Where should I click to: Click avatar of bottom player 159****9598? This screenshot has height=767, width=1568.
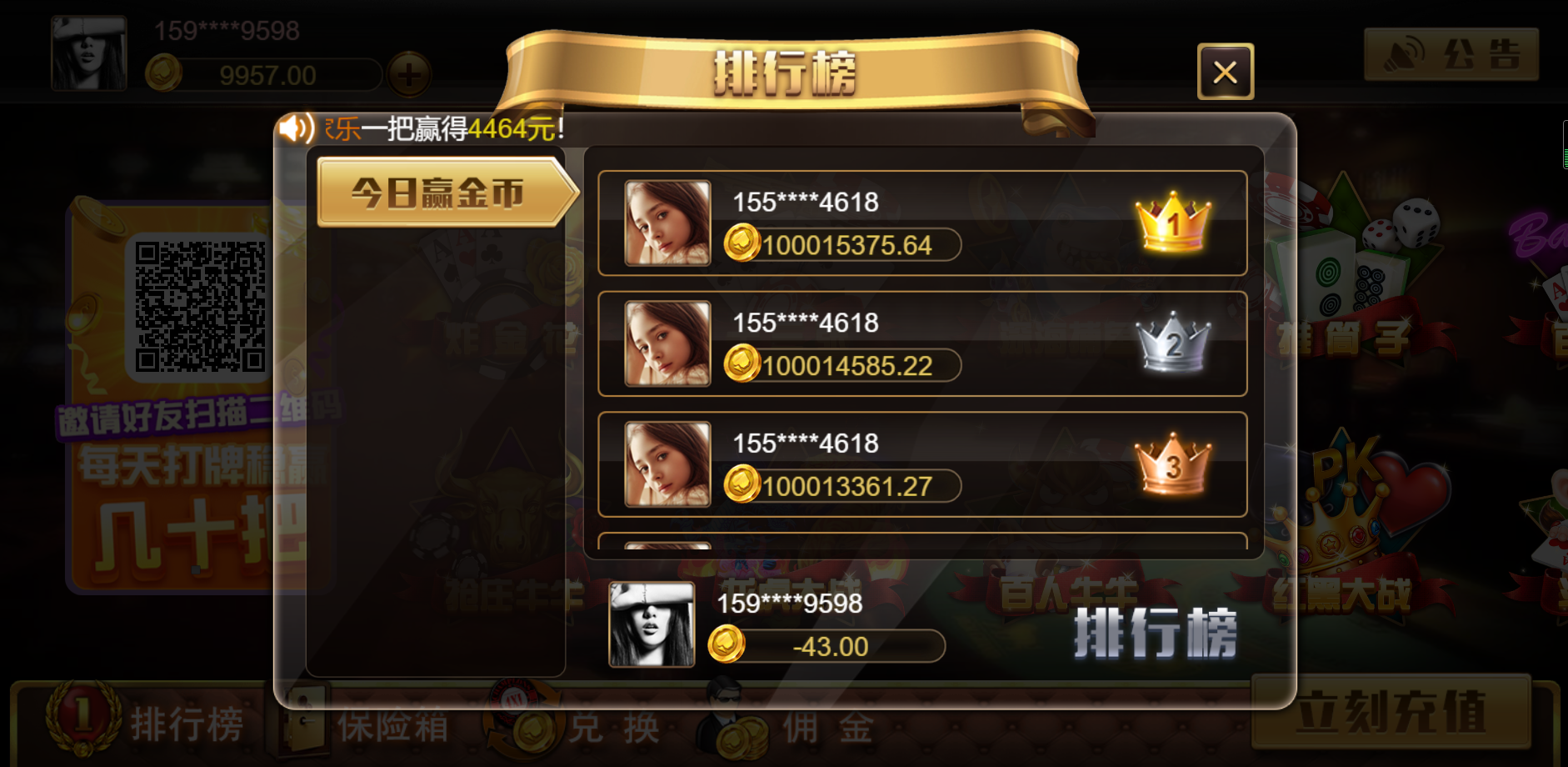(x=652, y=626)
